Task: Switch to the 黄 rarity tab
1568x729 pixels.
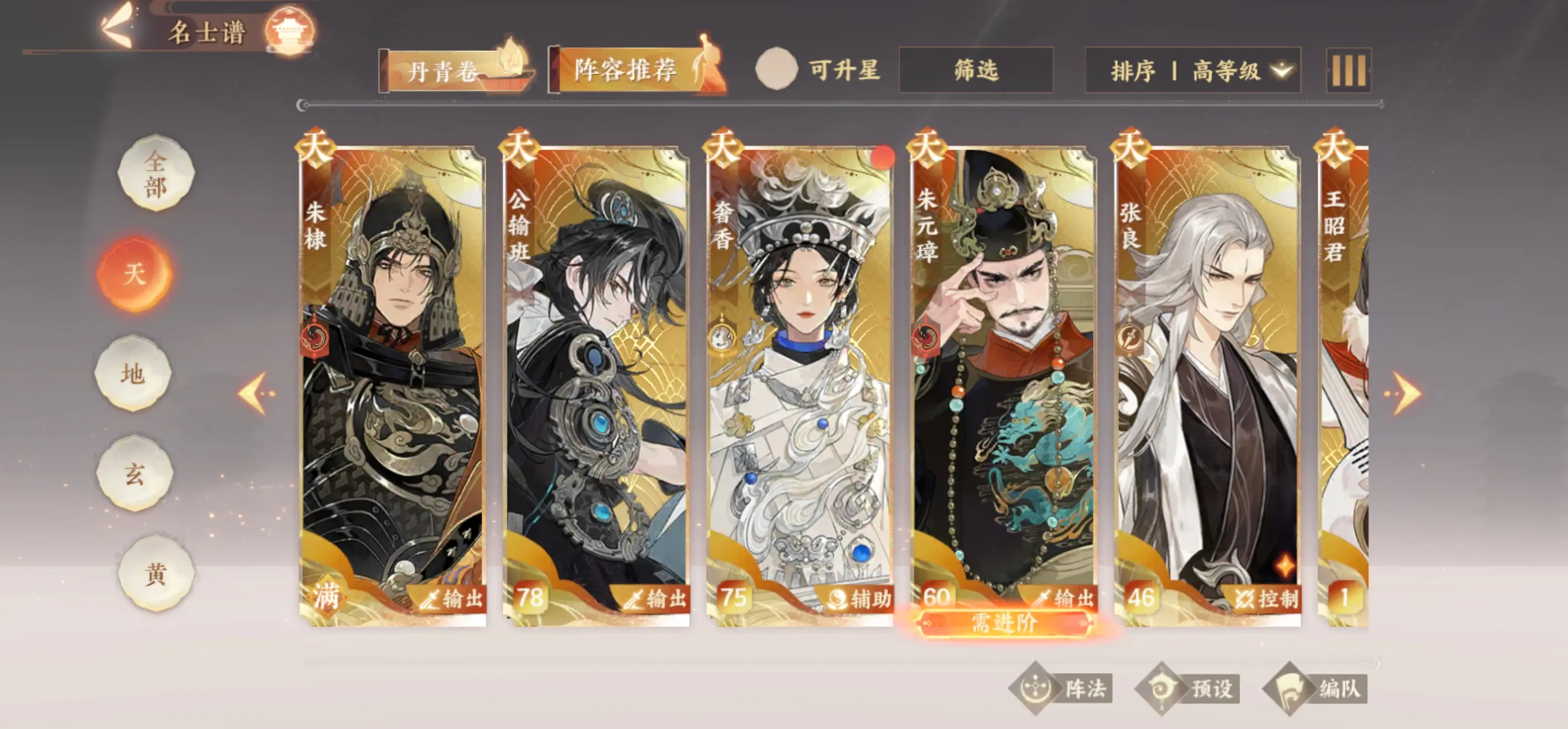Action: [156, 573]
